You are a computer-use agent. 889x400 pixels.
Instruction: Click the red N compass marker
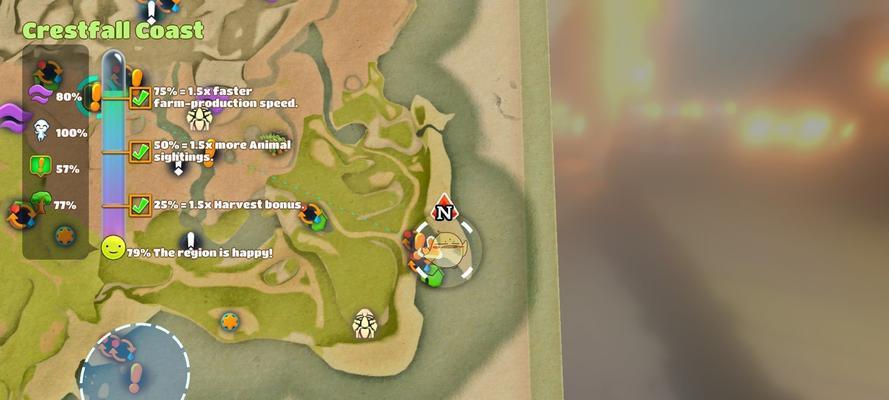pos(444,210)
